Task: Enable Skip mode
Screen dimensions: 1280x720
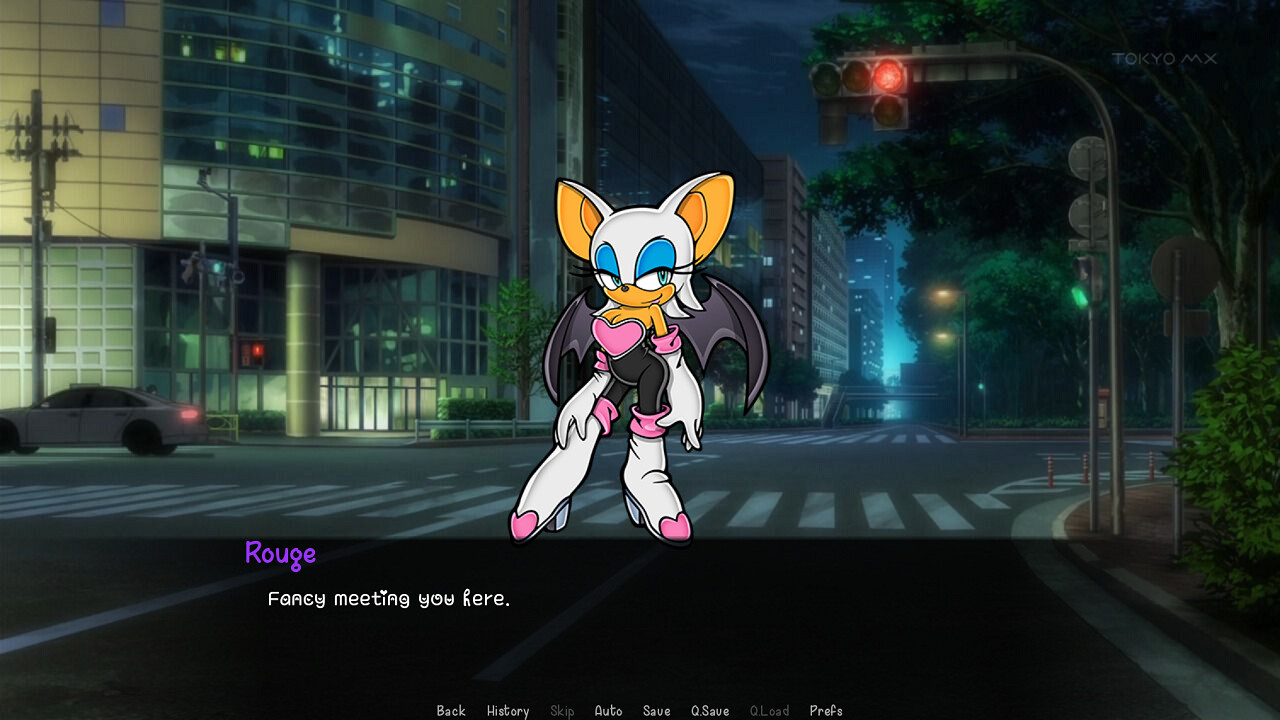Action: coord(562,711)
